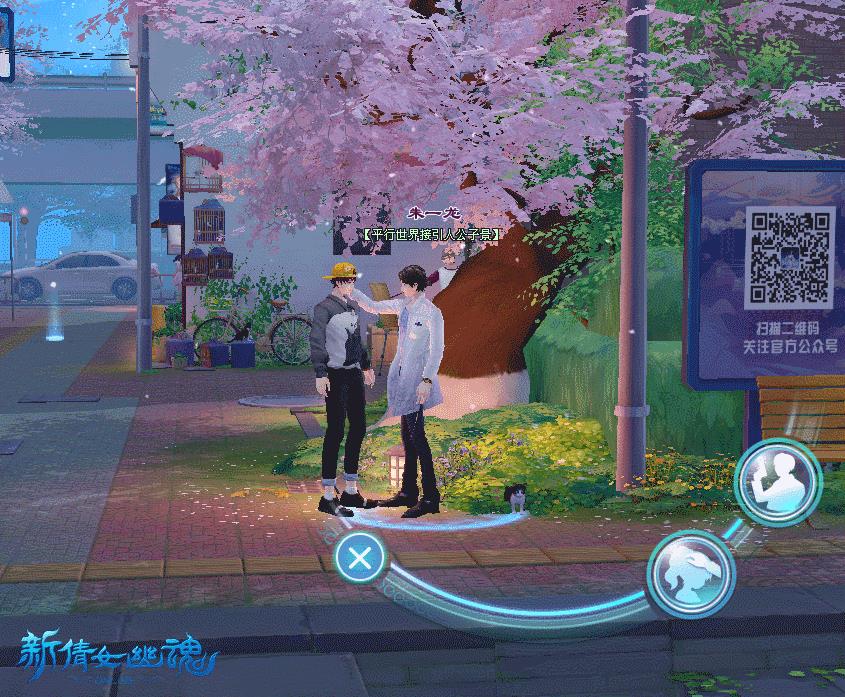
Task: Choose the head-pat interaction icon
Action: click(x=691, y=574)
